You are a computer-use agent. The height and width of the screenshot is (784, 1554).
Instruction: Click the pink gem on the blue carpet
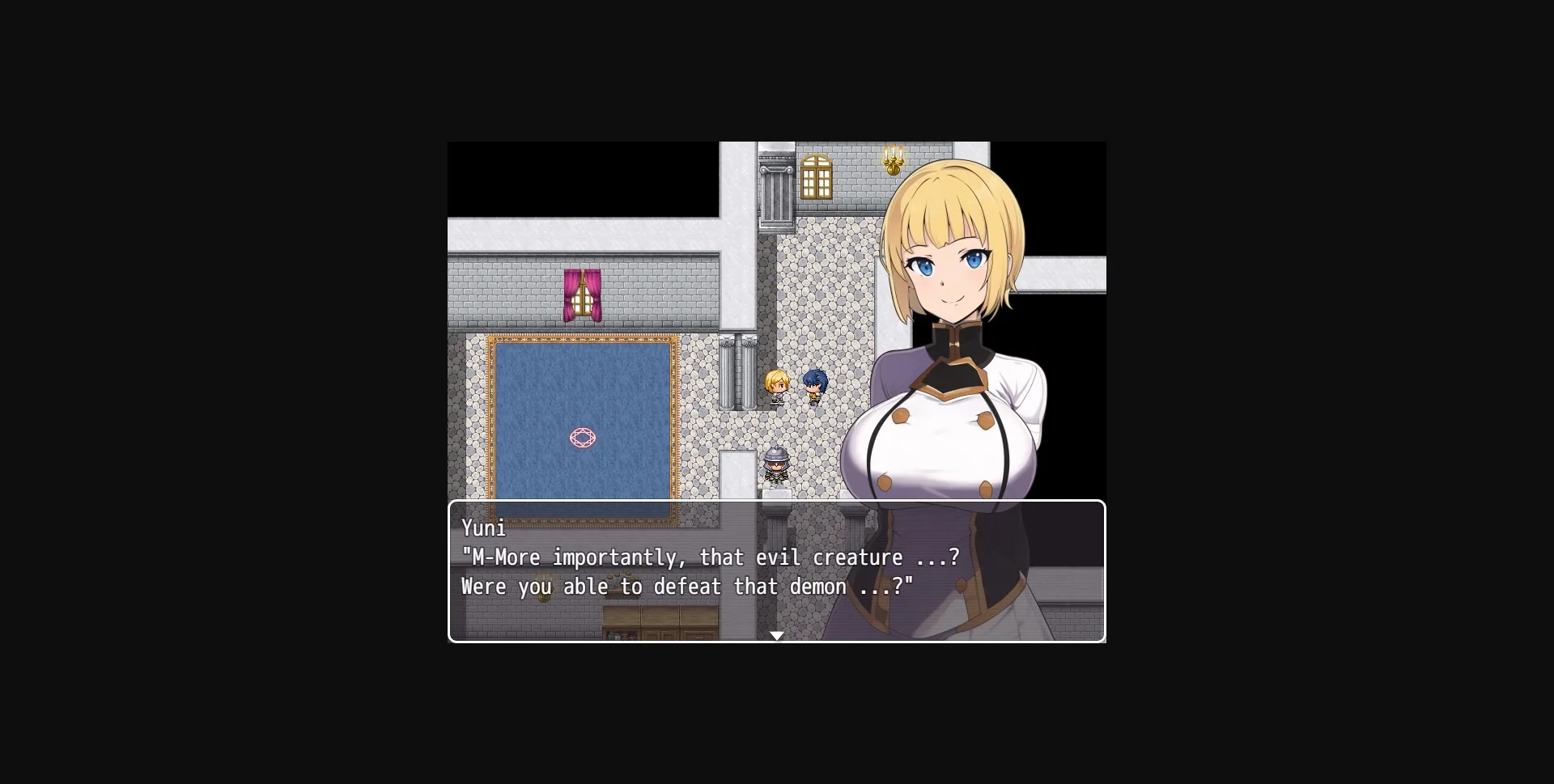click(x=584, y=438)
